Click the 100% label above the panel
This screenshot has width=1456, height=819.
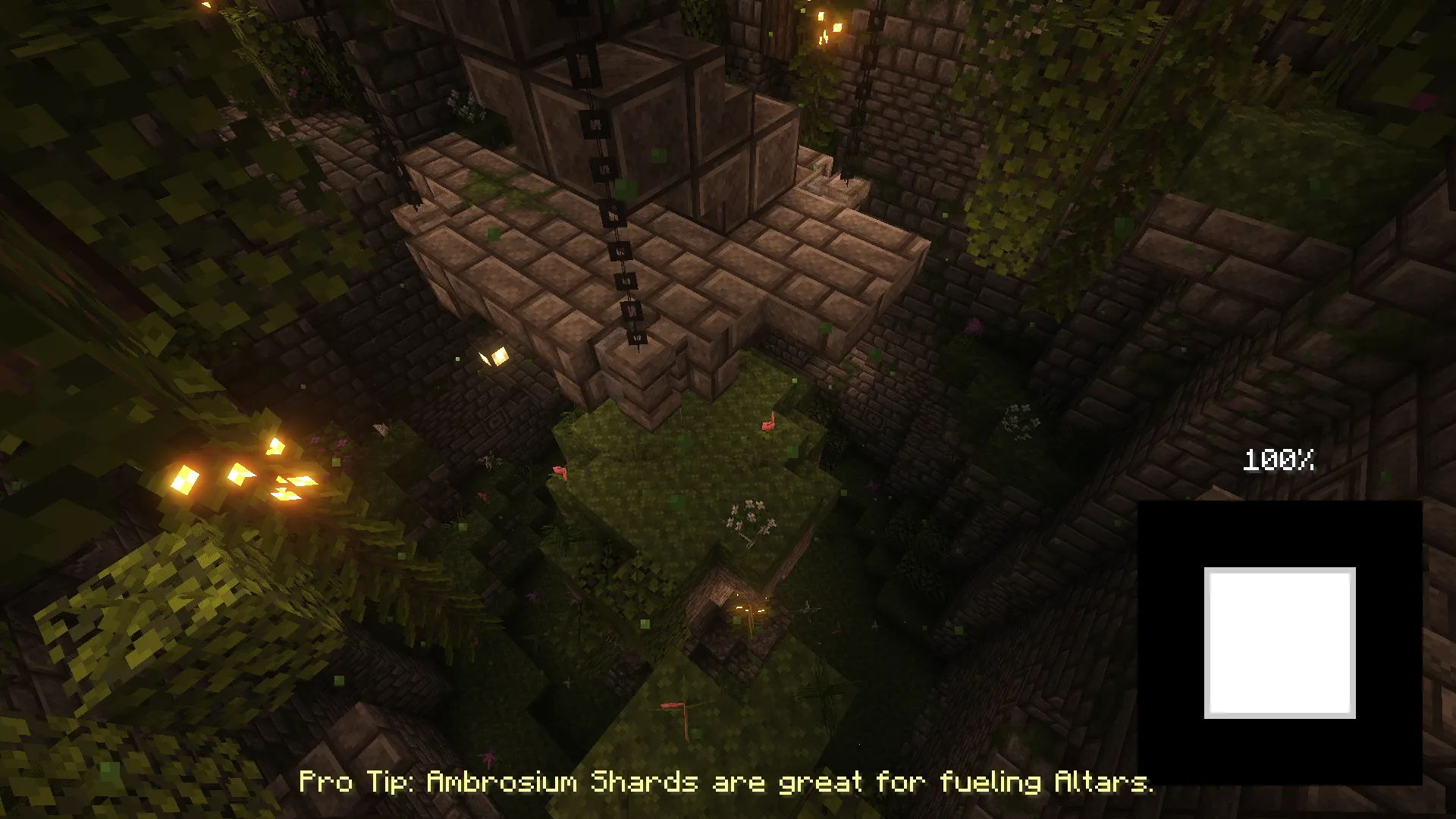pyautogui.click(x=1278, y=460)
